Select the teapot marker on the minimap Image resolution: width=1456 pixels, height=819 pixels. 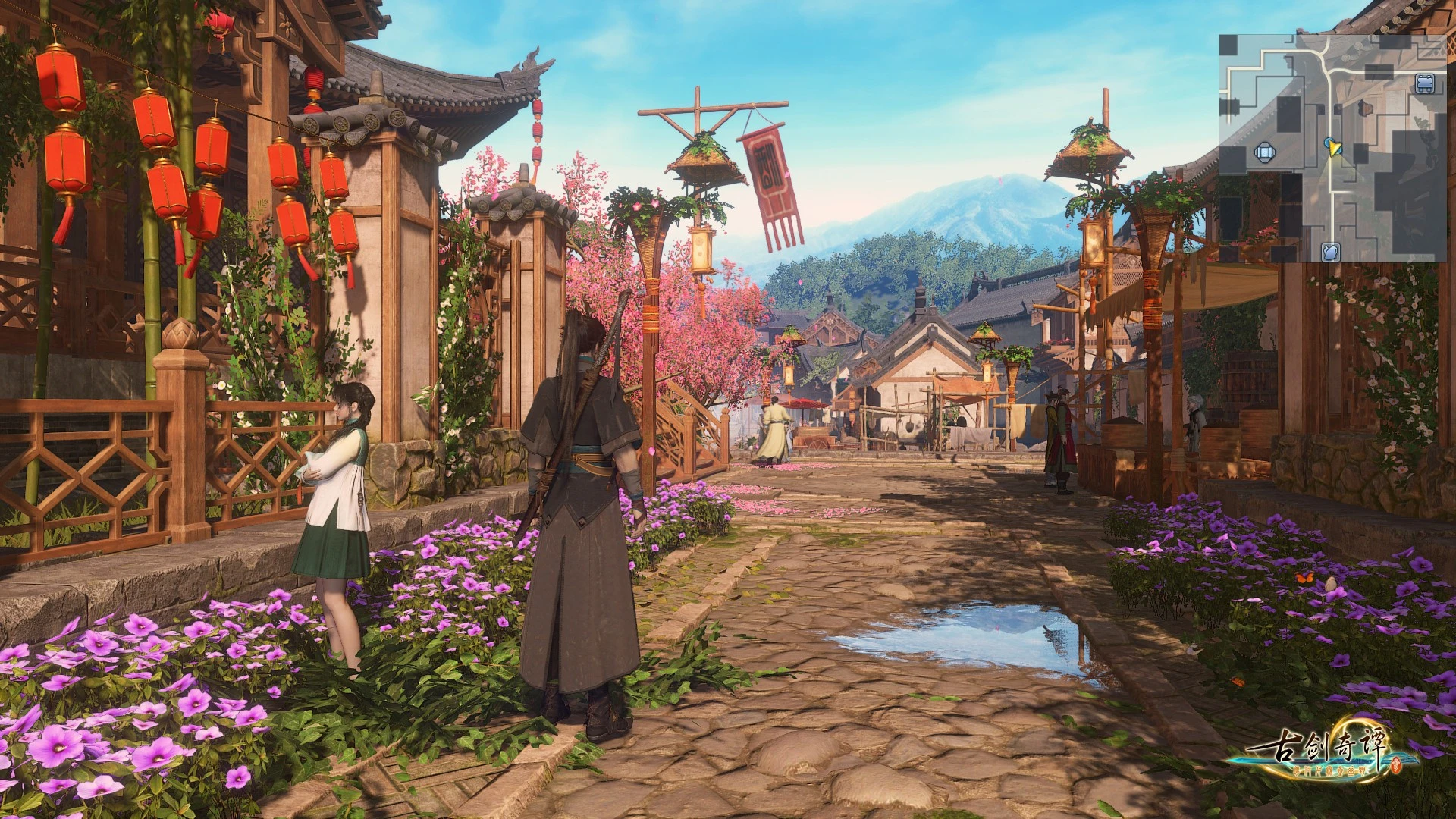[1331, 252]
